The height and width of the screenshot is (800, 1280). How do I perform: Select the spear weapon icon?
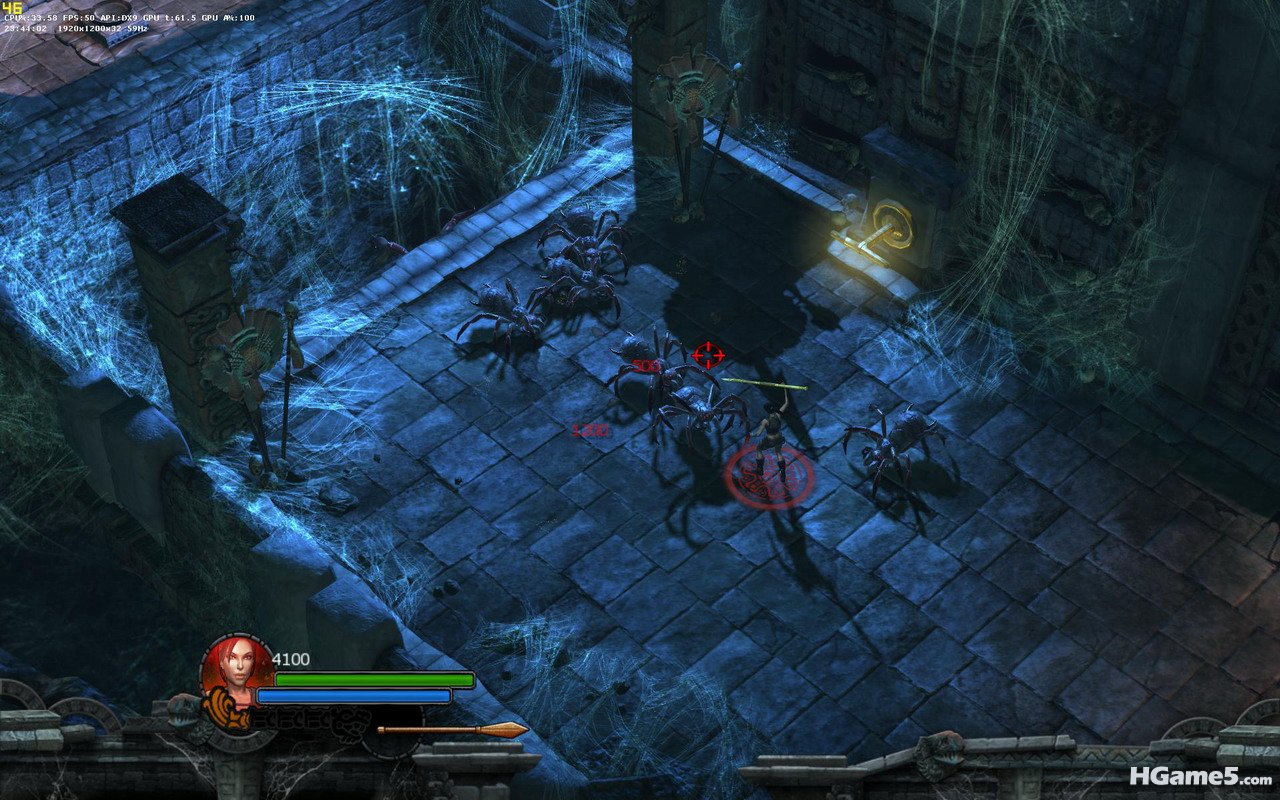point(452,730)
